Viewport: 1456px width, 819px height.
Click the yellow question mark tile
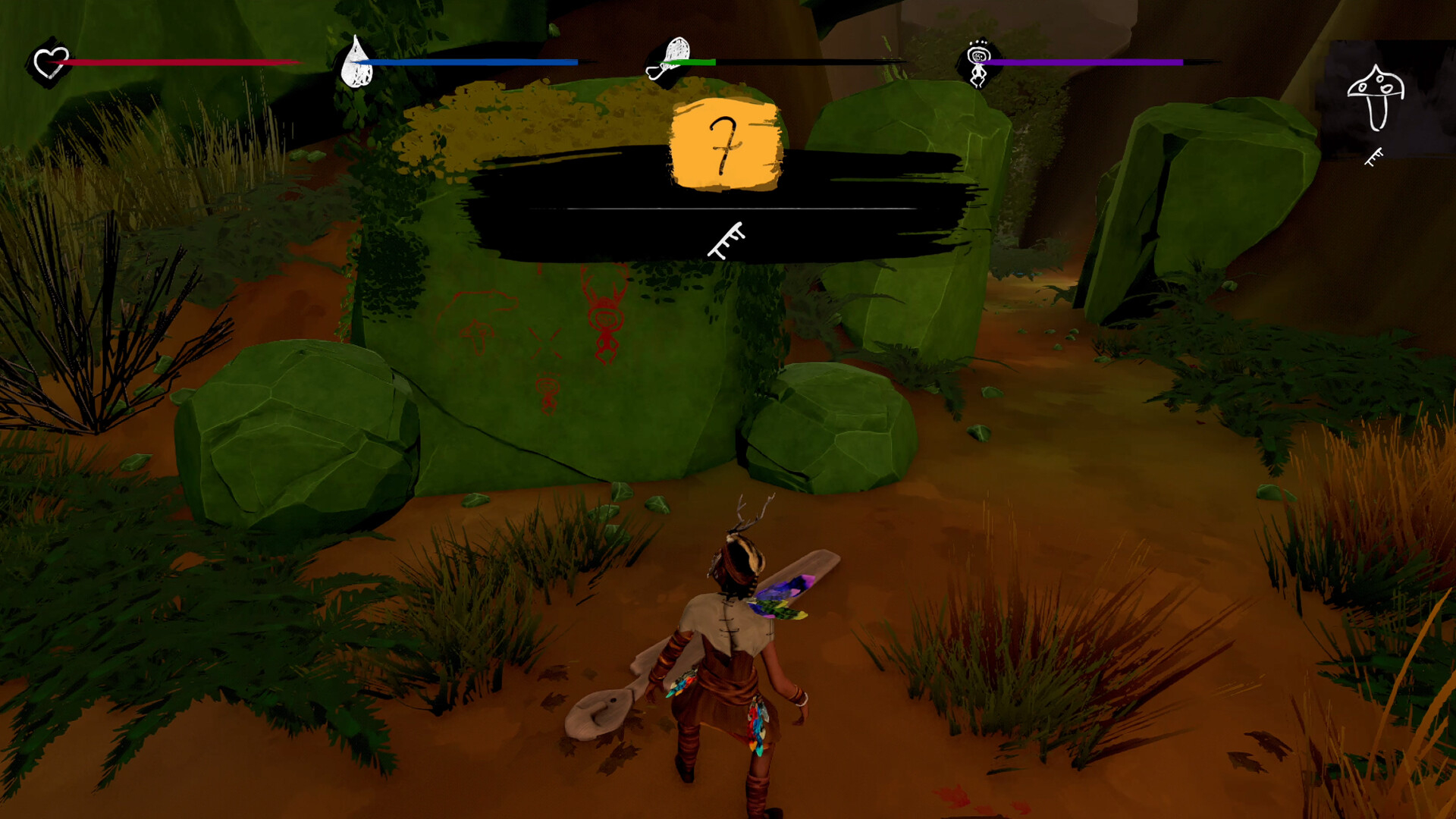click(x=725, y=144)
